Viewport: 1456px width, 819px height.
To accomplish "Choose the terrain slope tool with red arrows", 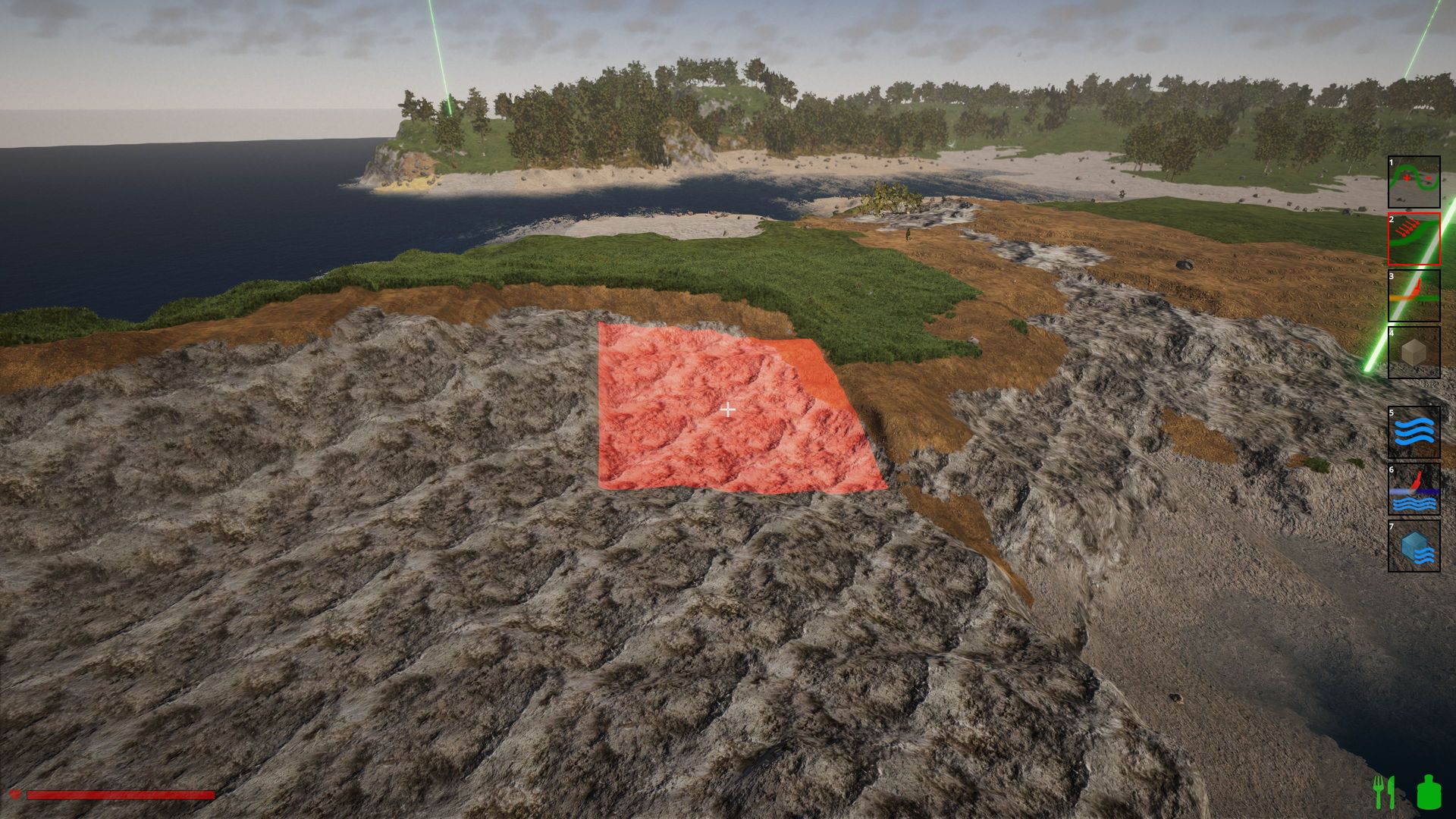I will (x=1414, y=239).
